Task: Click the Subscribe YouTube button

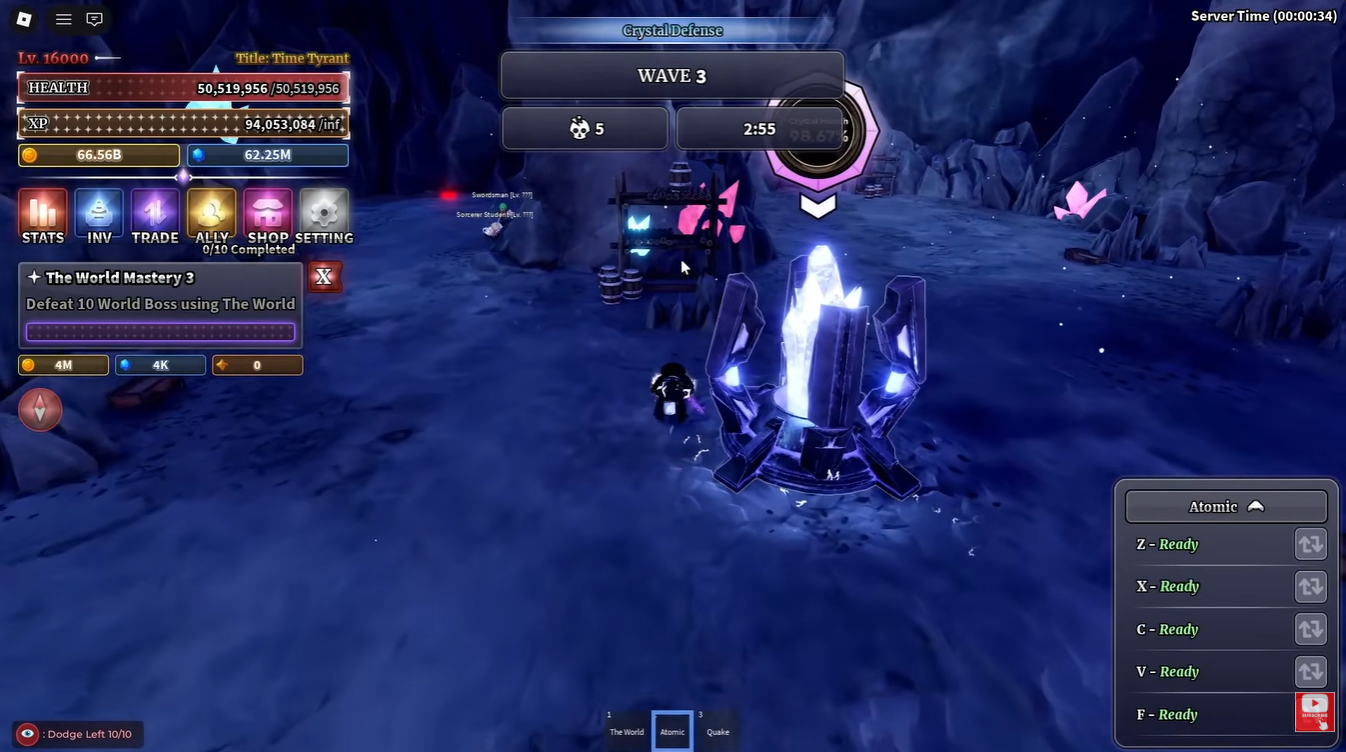Action: (1314, 711)
